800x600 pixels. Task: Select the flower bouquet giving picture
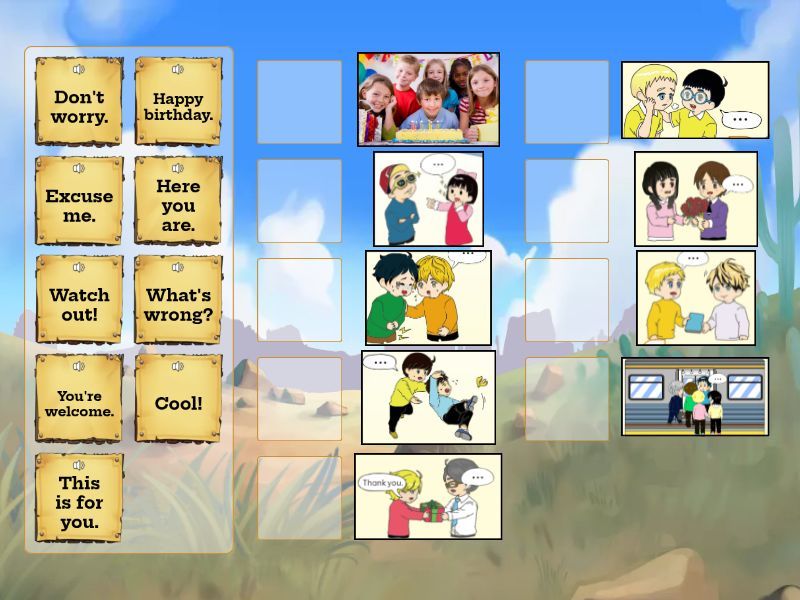click(x=696, y=199)
